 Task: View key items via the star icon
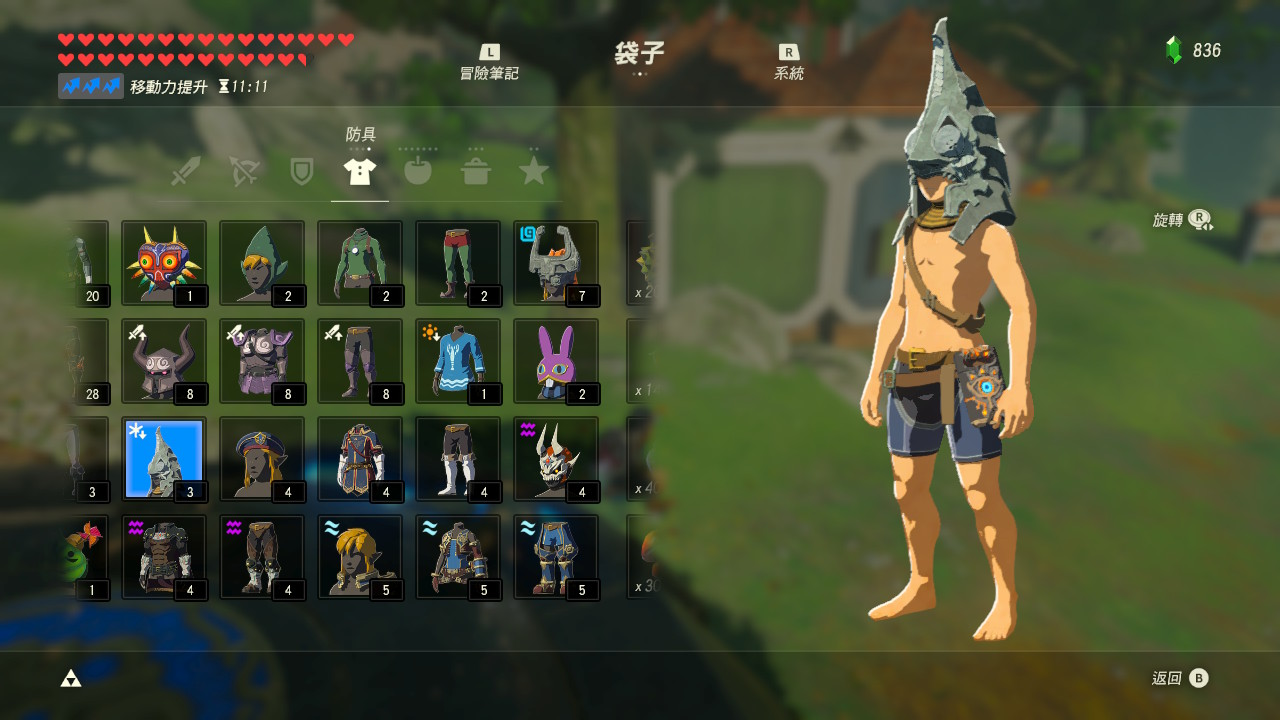[x=534, y=170]
